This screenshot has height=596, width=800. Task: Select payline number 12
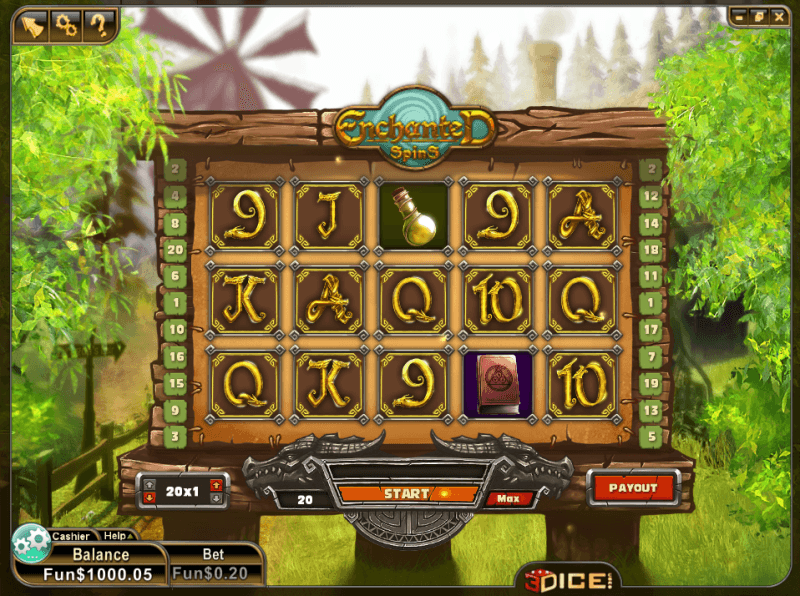pos(651,197)
